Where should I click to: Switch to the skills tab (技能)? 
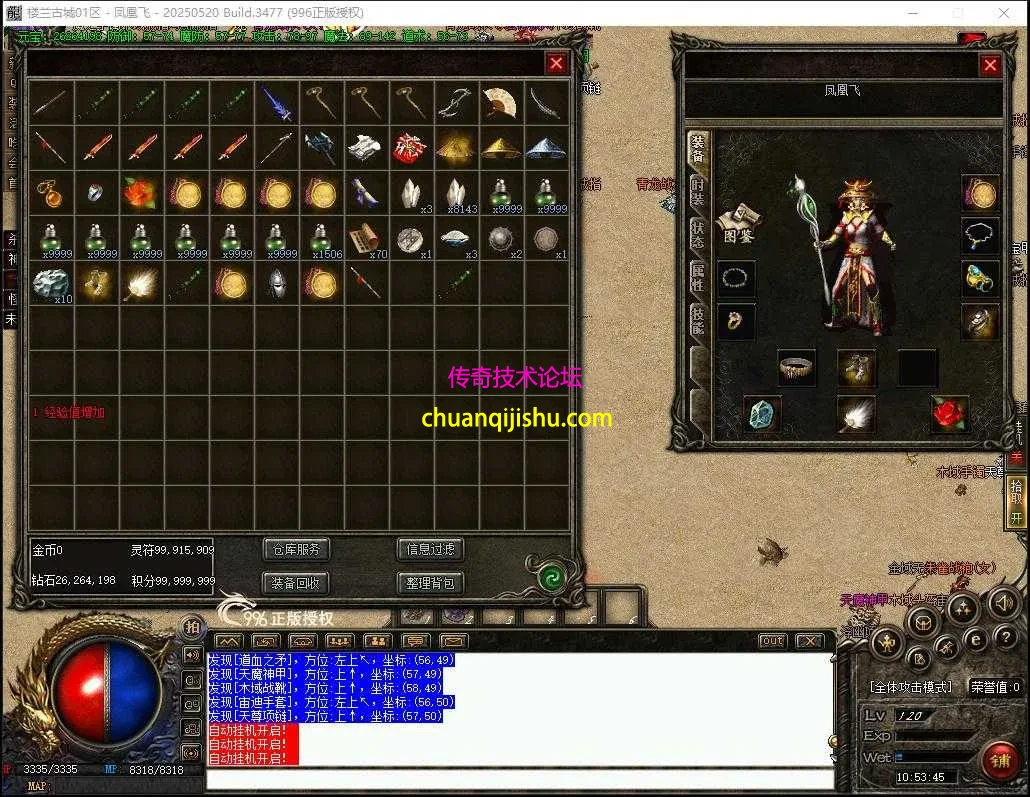pos(698,320)
